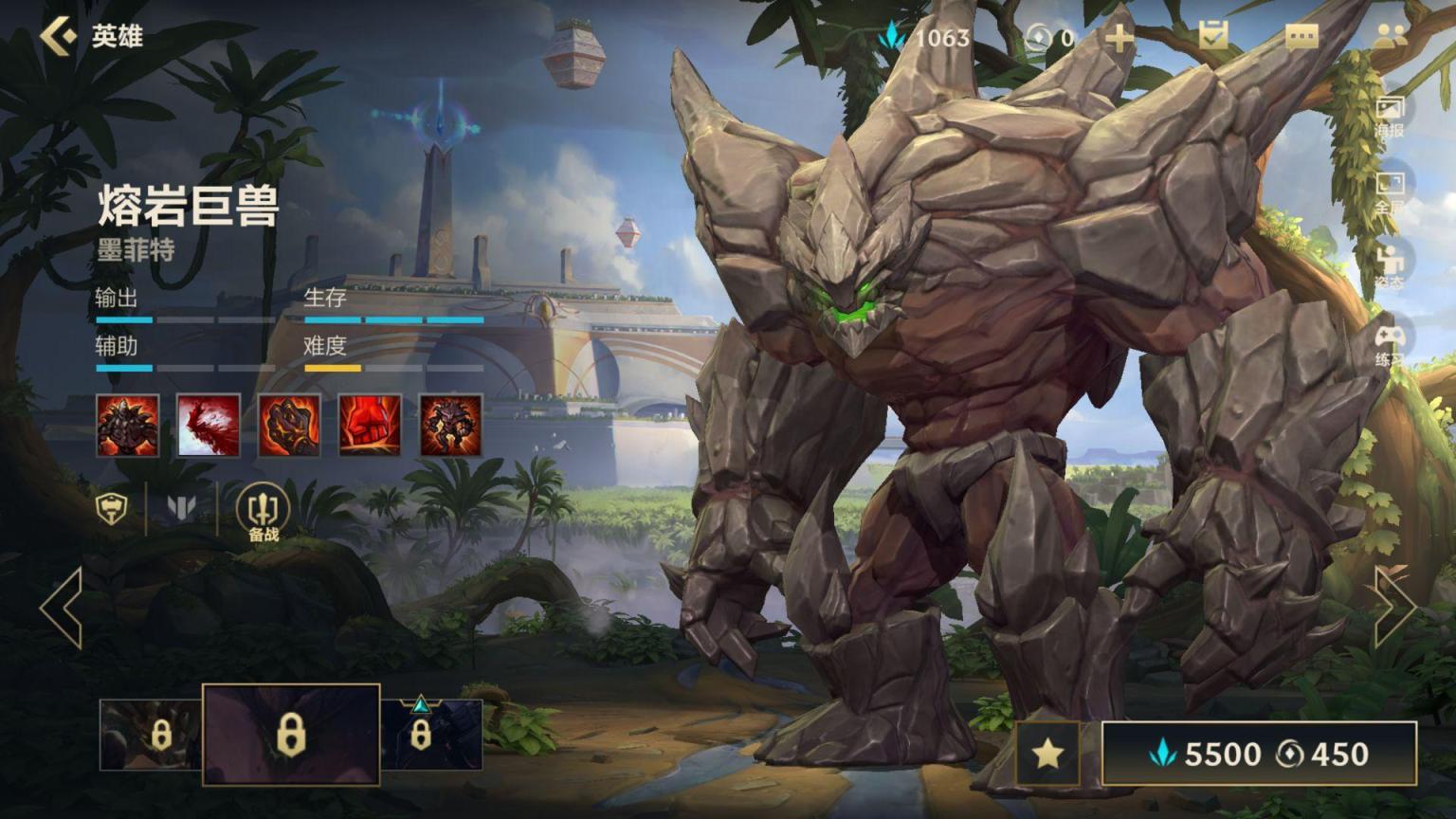View Malphite's passive armored golem skill icon
This screenshot has width=1456, height=819.
coord(128,426)
